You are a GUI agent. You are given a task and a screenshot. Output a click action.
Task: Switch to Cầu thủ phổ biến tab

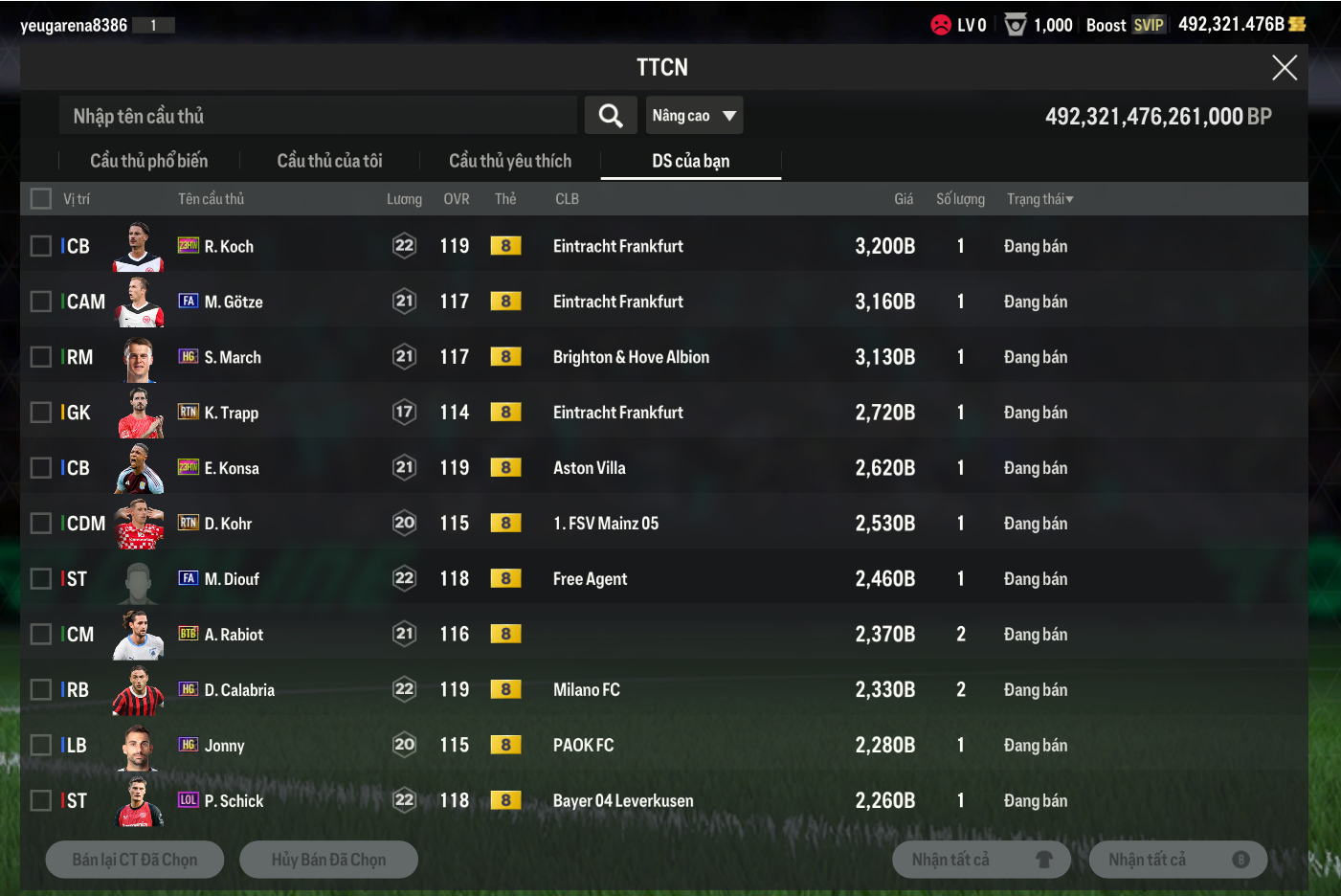click(148, 161)
